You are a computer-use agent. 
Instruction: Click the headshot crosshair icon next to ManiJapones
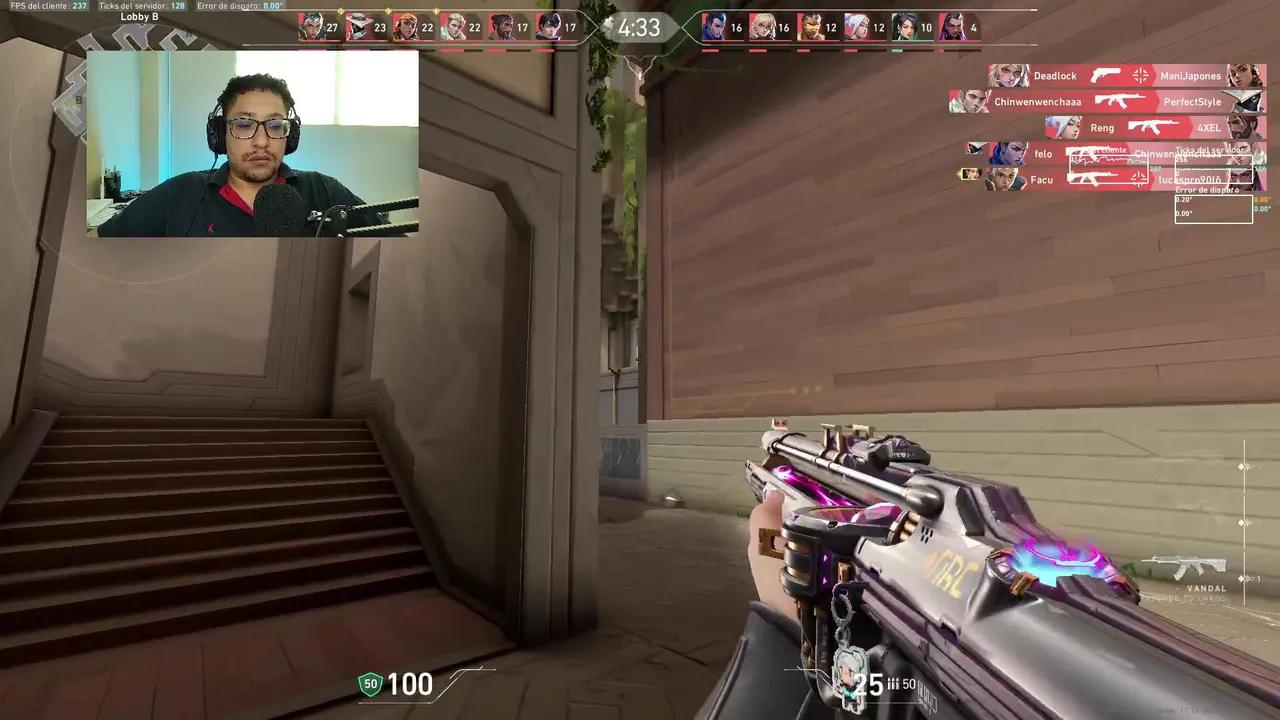(x=1139, y=75)
